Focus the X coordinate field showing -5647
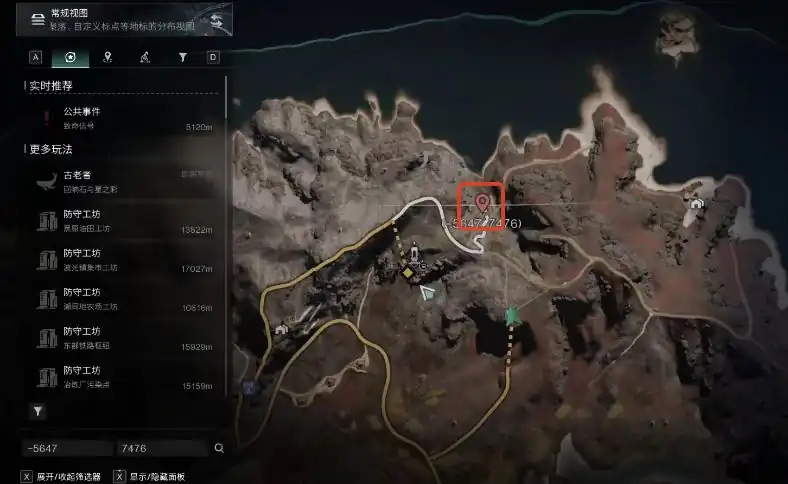The height and width of the screenshot is (484, 788). [66, 448]
